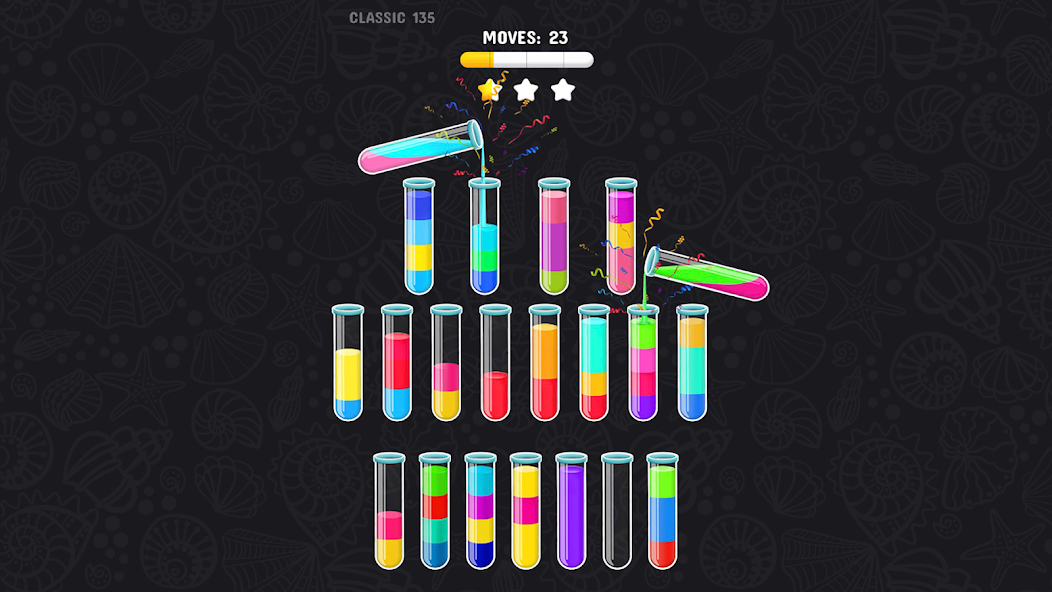Pick the tube with yellow over blue
The image size is (1052, 592).
pos(347,363)
